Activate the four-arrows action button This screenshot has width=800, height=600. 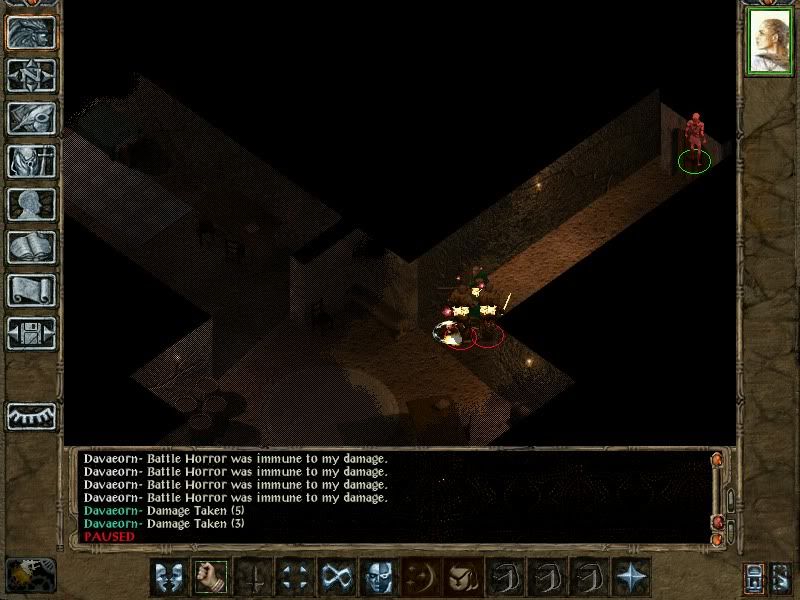pyautogui.click(x=294, y=577)
